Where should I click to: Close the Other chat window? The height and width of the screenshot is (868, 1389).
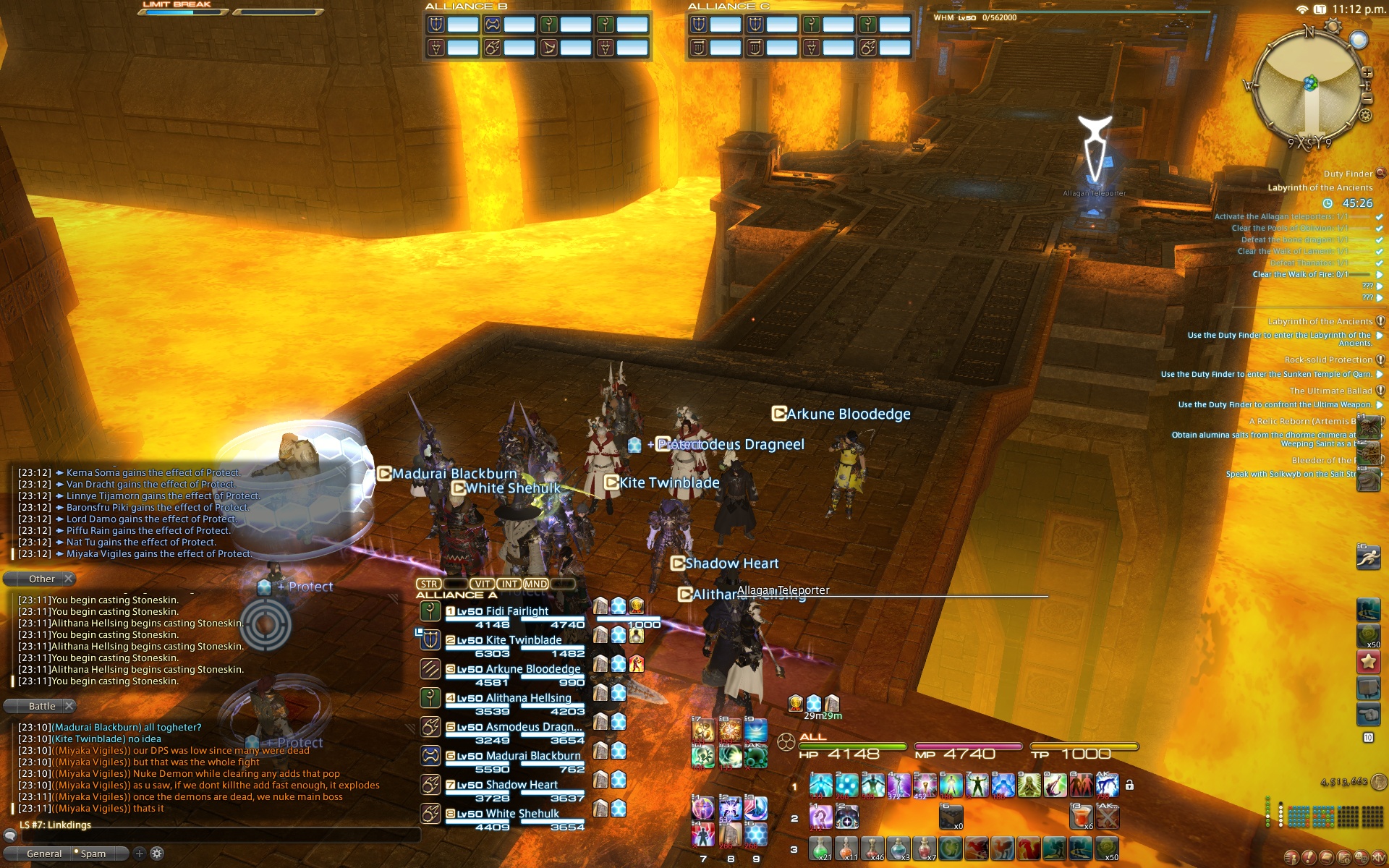pyautogui.click(x=68, y=579)
